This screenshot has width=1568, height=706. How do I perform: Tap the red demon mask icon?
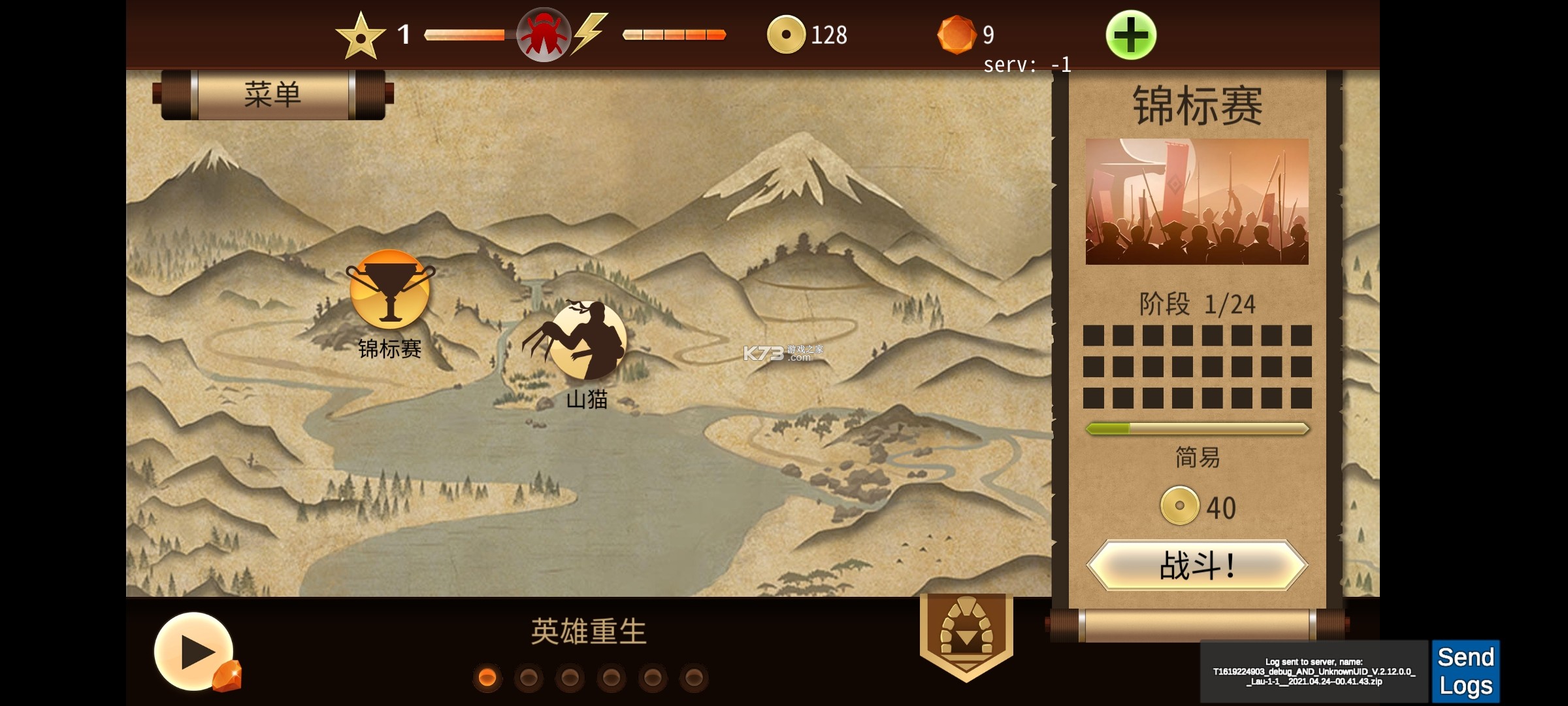click(x=543, y=35)
